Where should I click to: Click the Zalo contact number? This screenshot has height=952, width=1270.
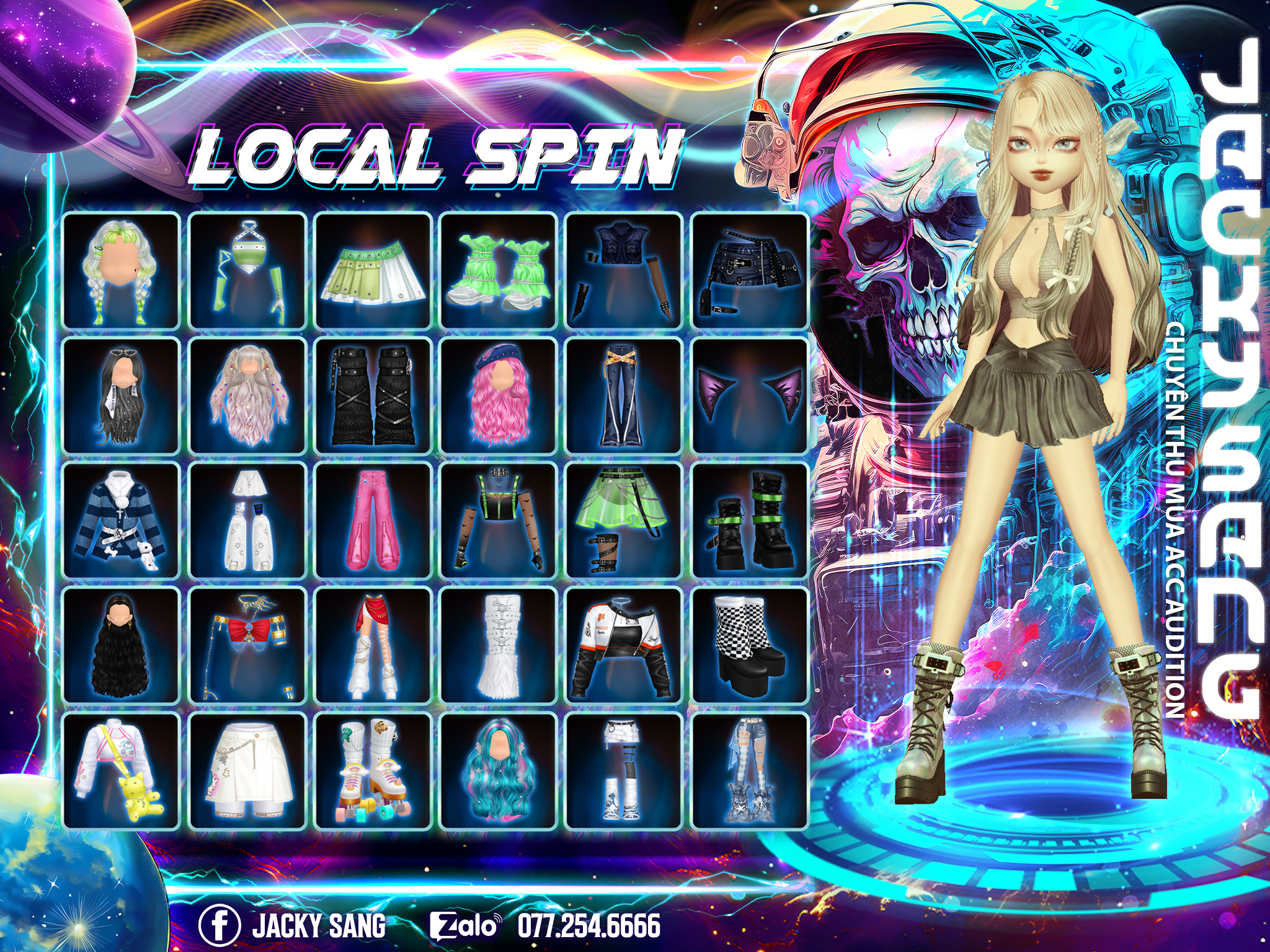tap(588, 925)
